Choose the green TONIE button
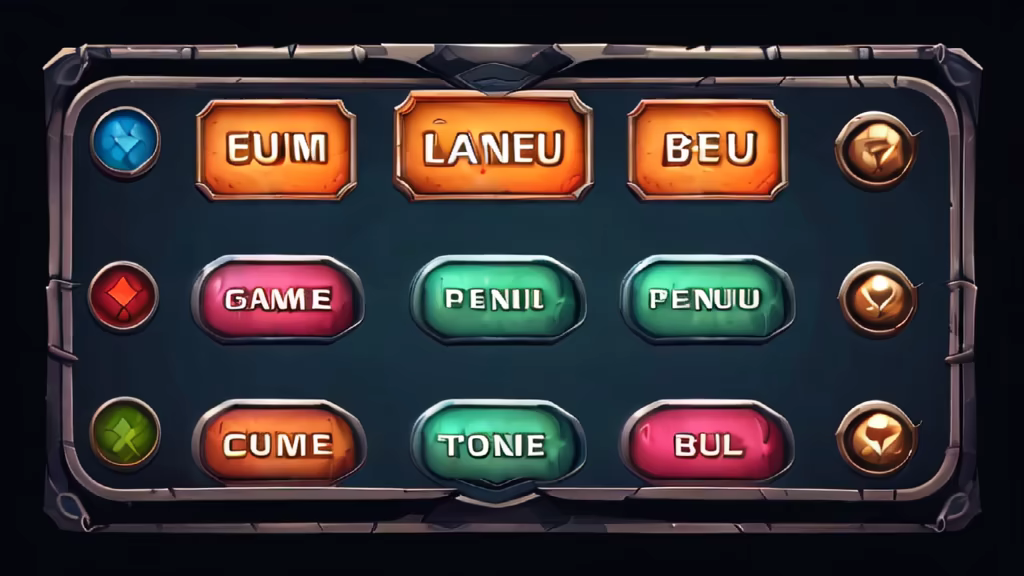The width and height of the screenshot is (1024, 576). pos(497,444)
